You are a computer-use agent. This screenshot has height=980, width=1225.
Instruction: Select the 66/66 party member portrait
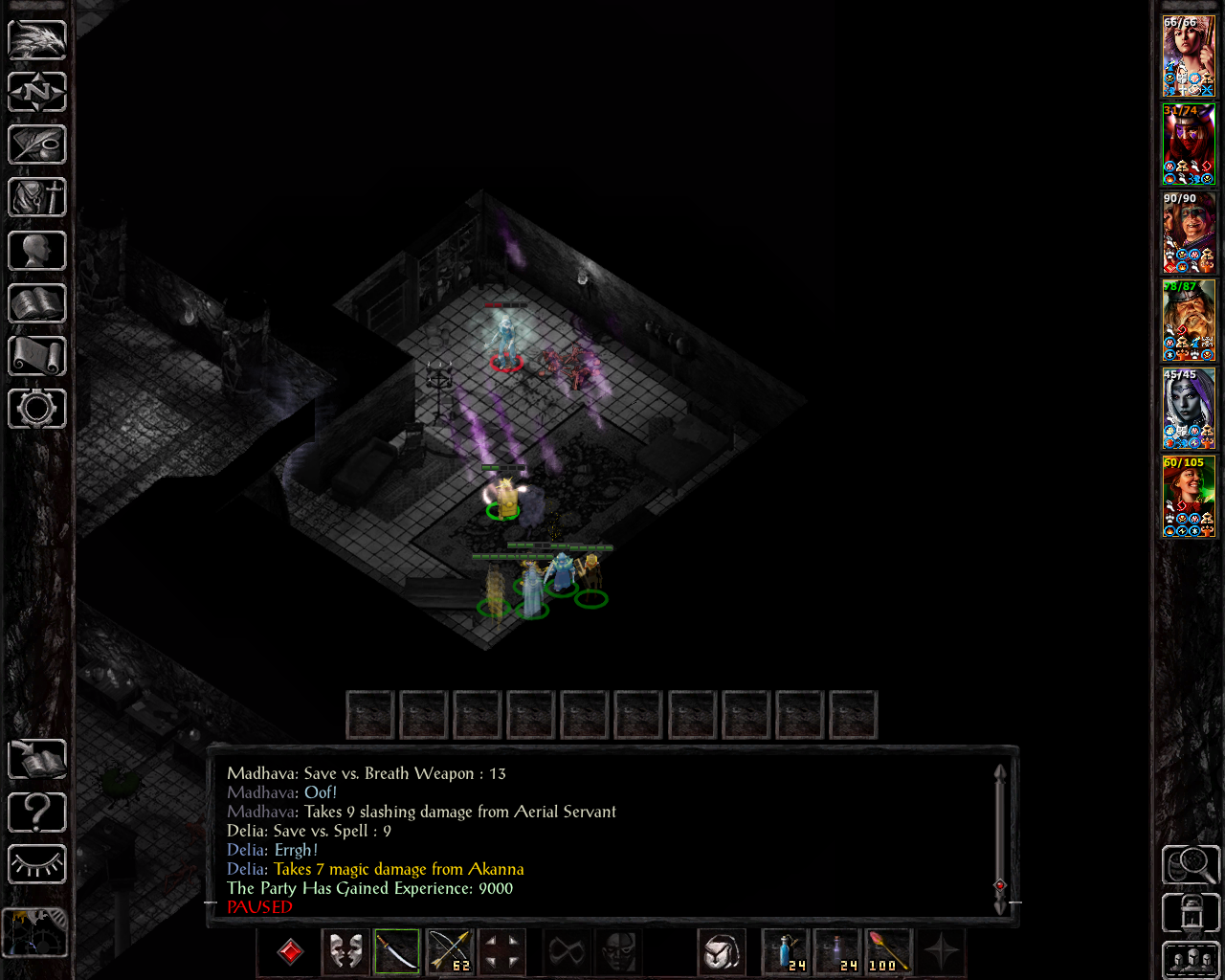[1189, 56]
